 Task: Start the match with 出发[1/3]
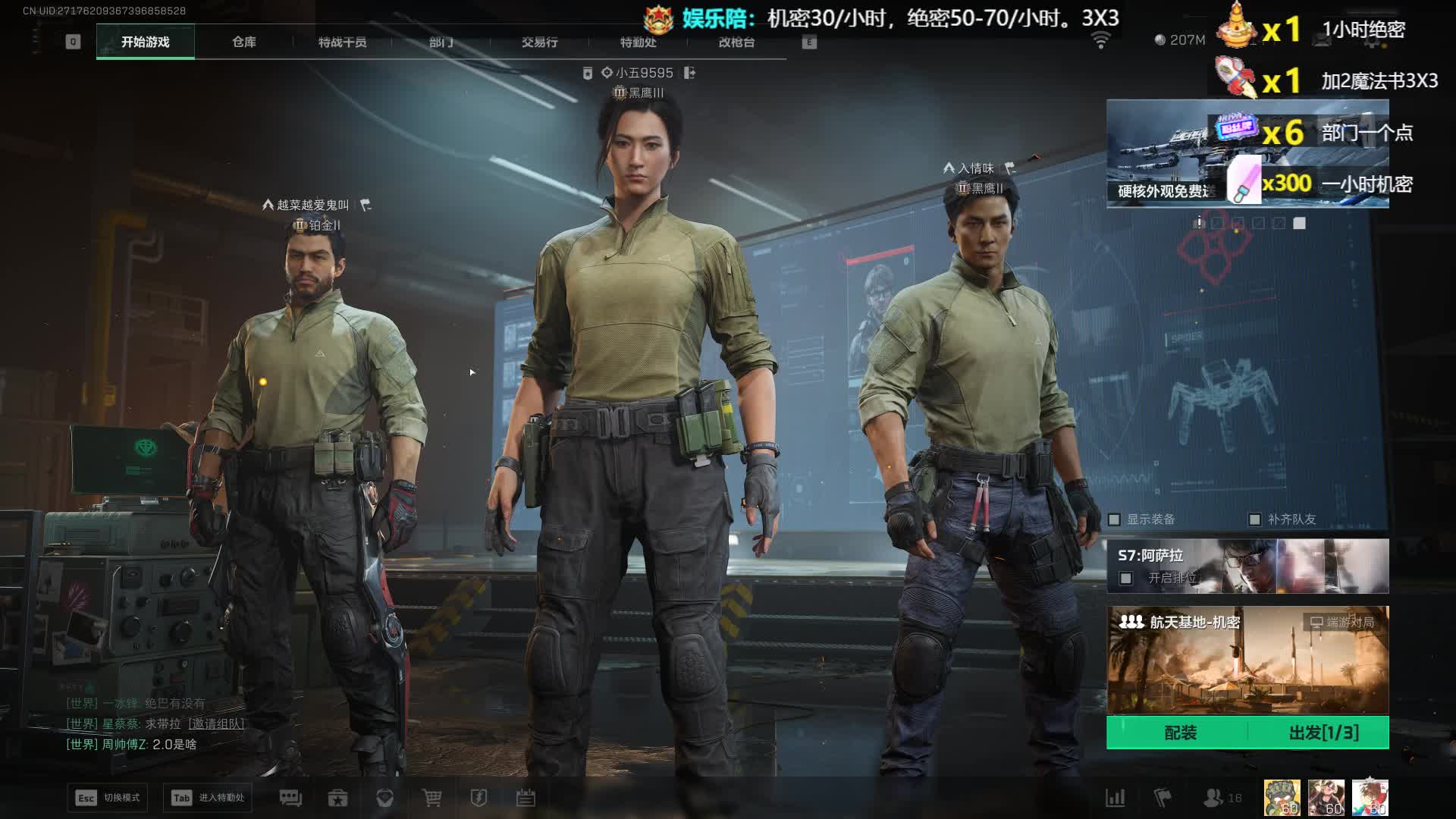1323,733
